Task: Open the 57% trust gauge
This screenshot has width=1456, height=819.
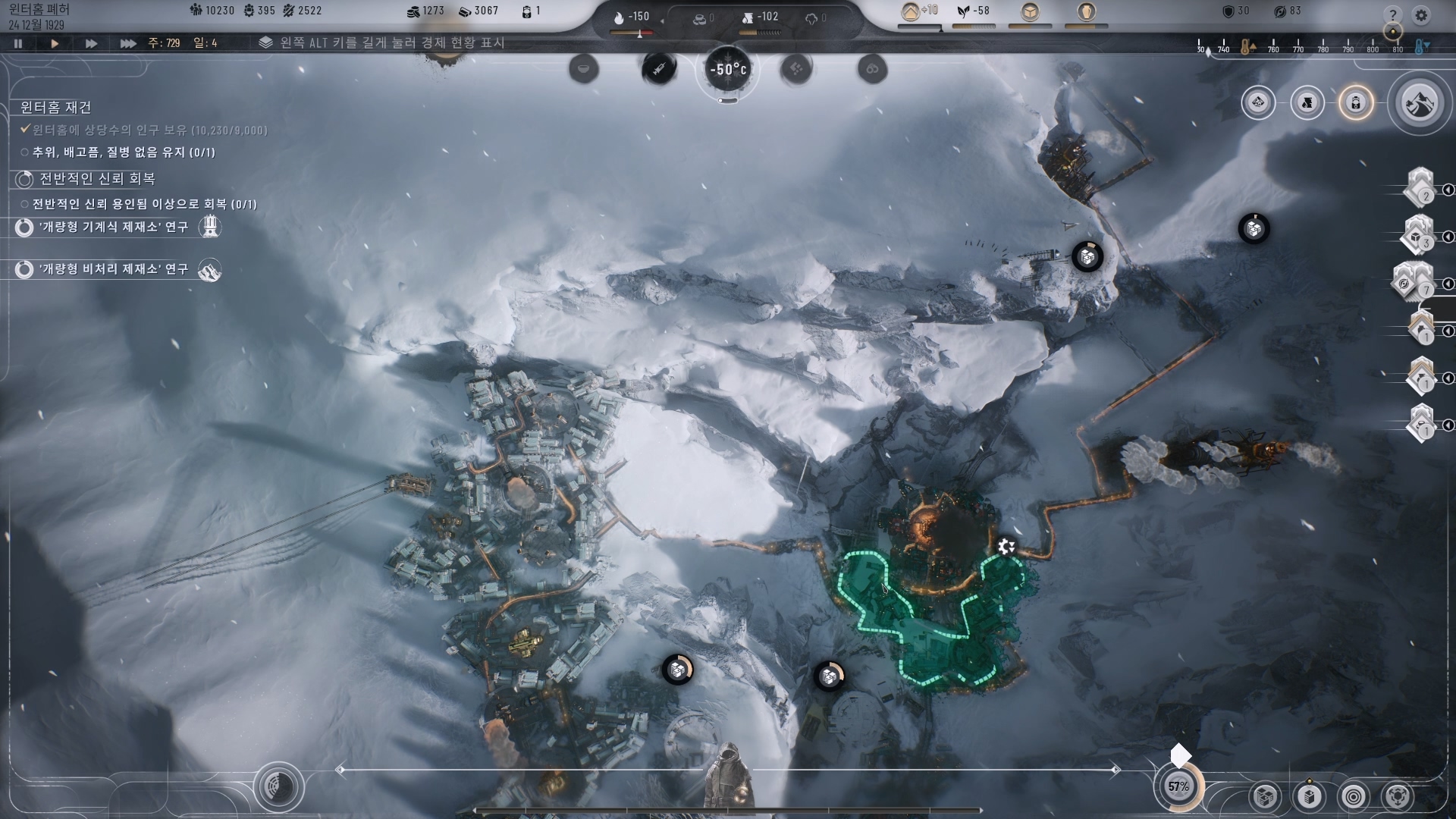Action: click(1178, 786)
